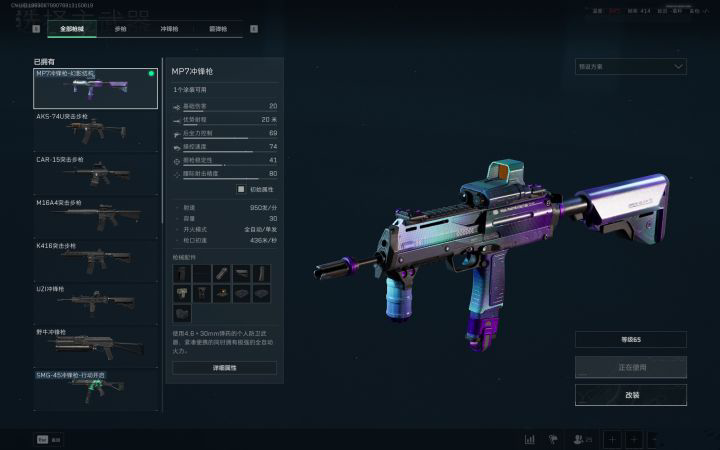Show the 霰弹枪 (shotgun) category tab

point(219,29)
